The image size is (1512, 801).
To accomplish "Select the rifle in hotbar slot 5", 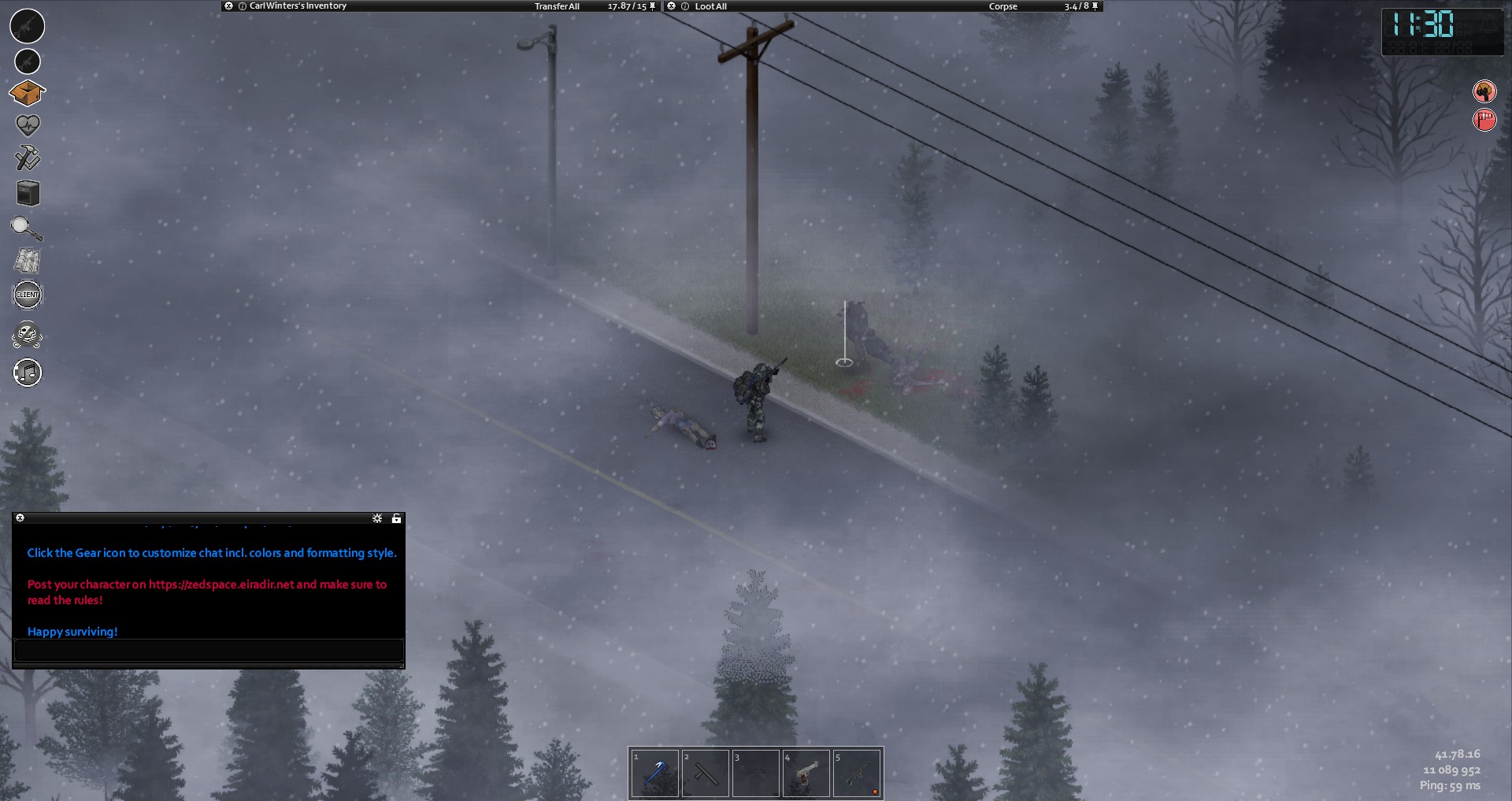I will point(856,773).
